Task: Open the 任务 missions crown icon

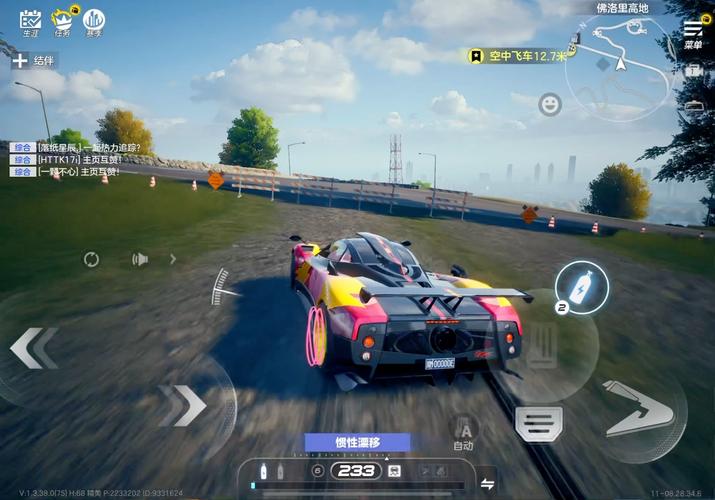Action: pos(63,19)
